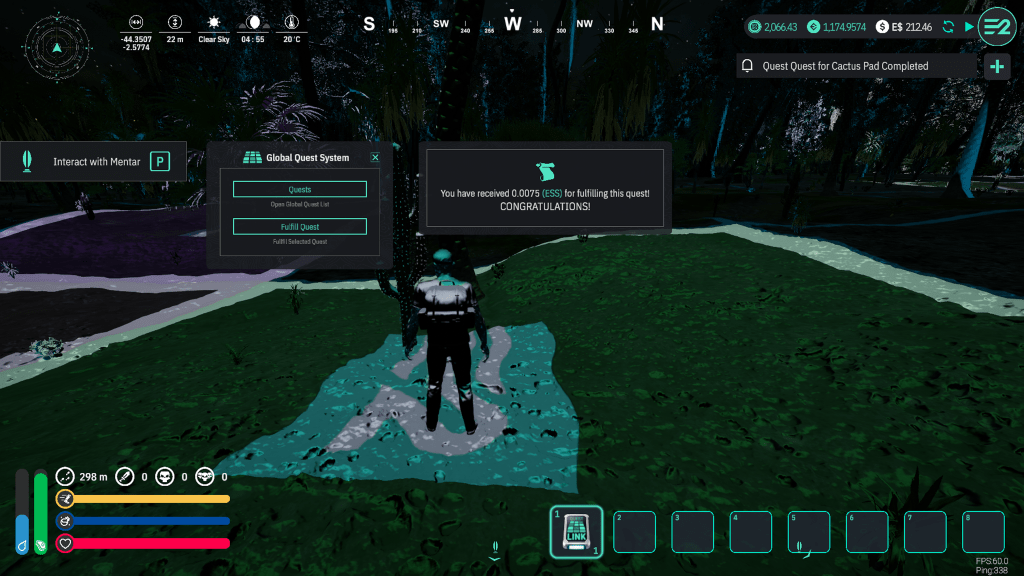Click the Fulfill Quest button
1024x576 pixels.
(299, 227)
